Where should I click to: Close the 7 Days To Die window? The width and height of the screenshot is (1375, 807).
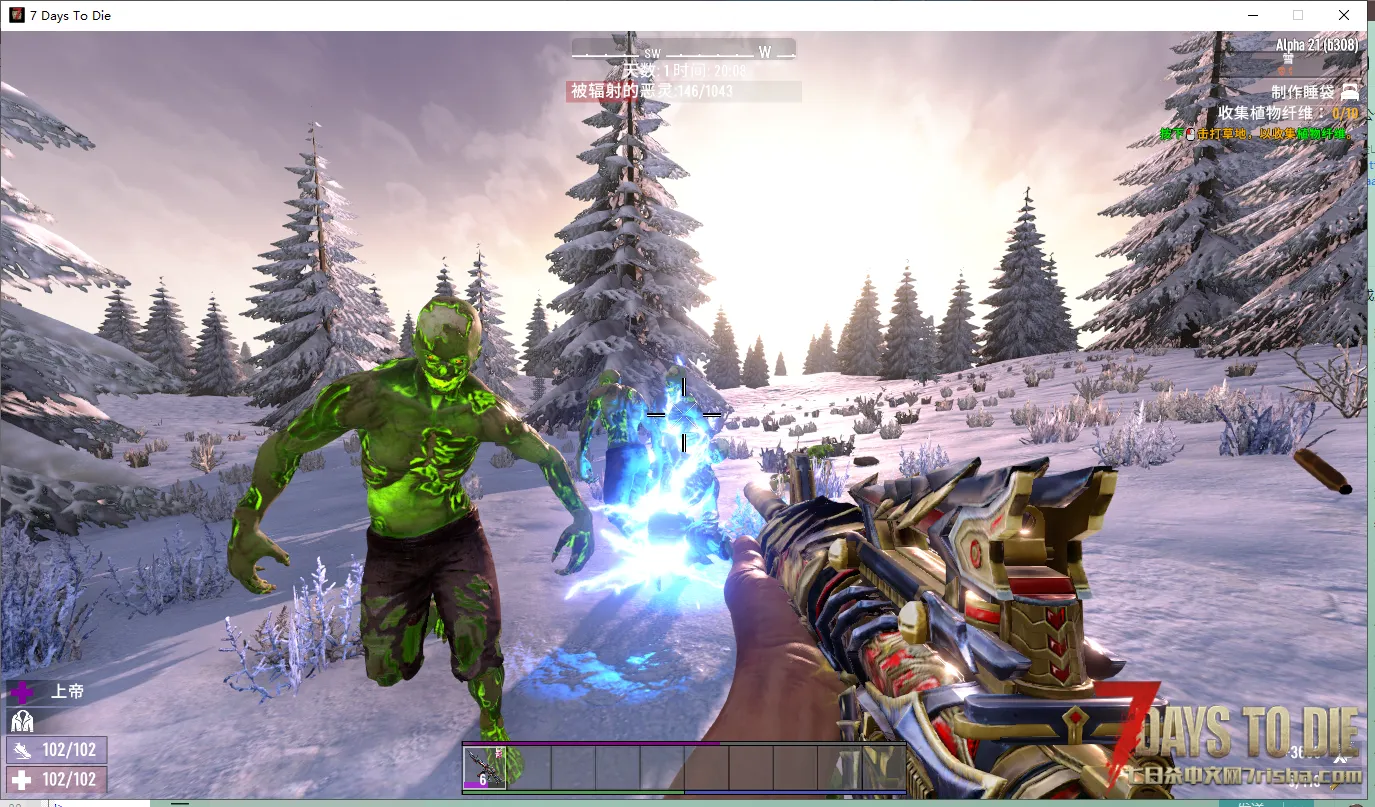(1344, 15)
